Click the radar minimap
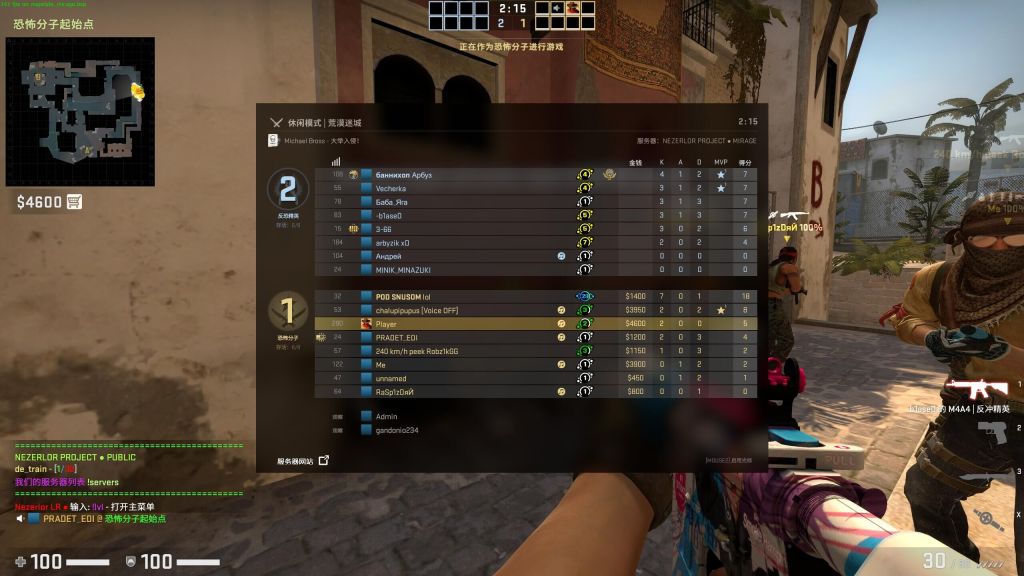1024x576 pixels. point(80,111)
